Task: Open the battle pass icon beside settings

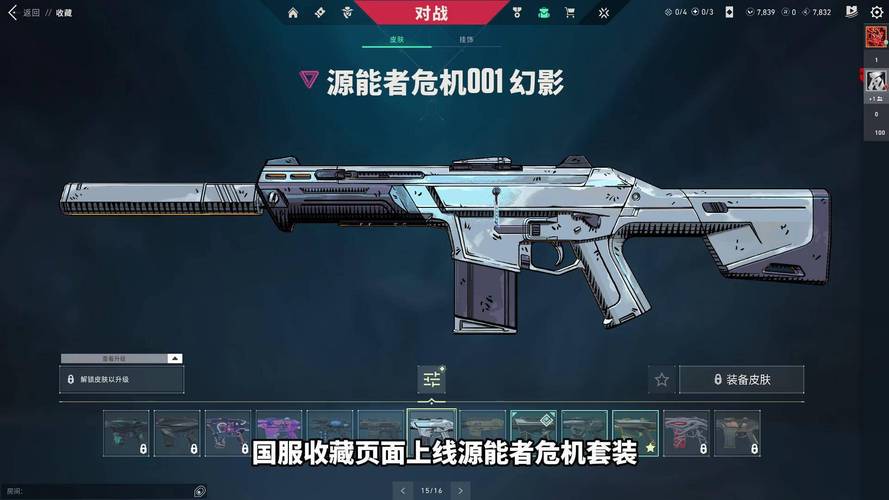Action: tap(851, 12)
